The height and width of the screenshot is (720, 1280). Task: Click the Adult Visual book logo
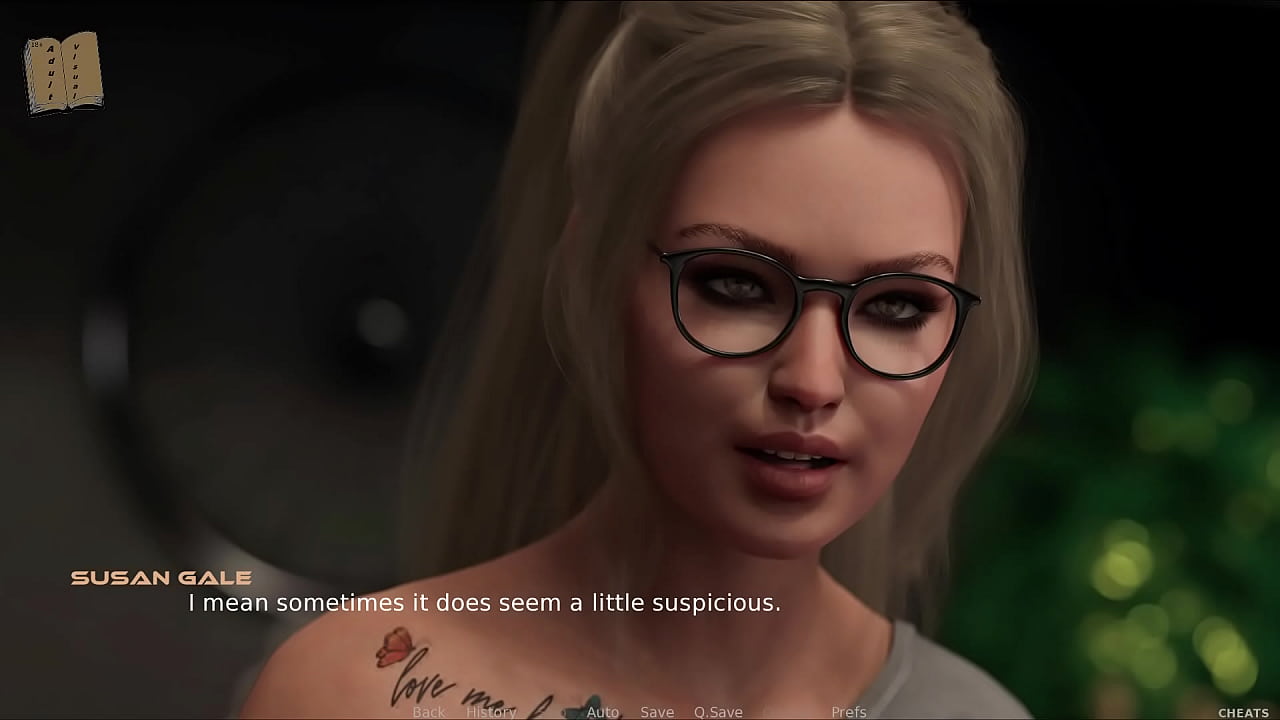63,73
